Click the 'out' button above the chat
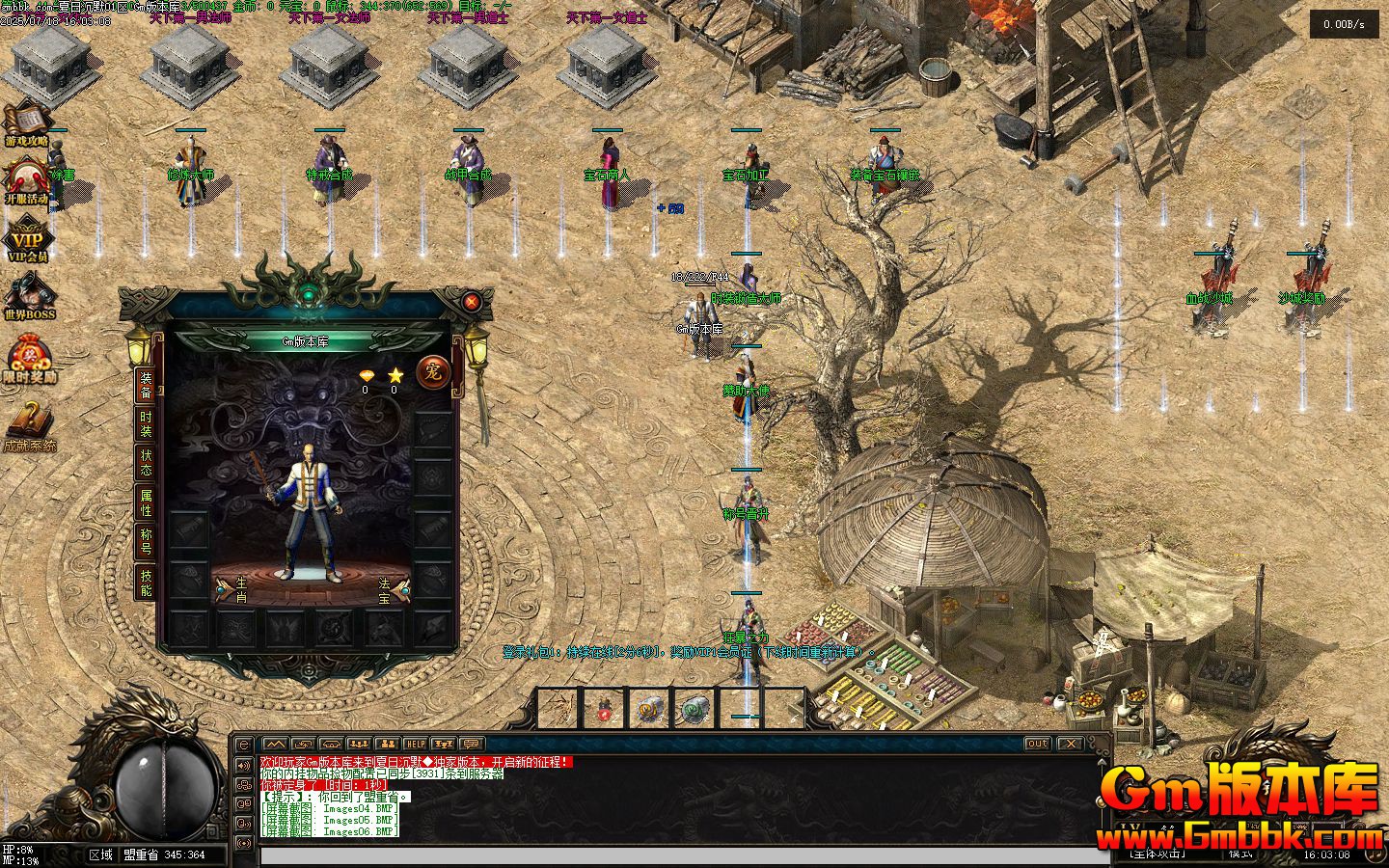 [x=1037, y=744]
